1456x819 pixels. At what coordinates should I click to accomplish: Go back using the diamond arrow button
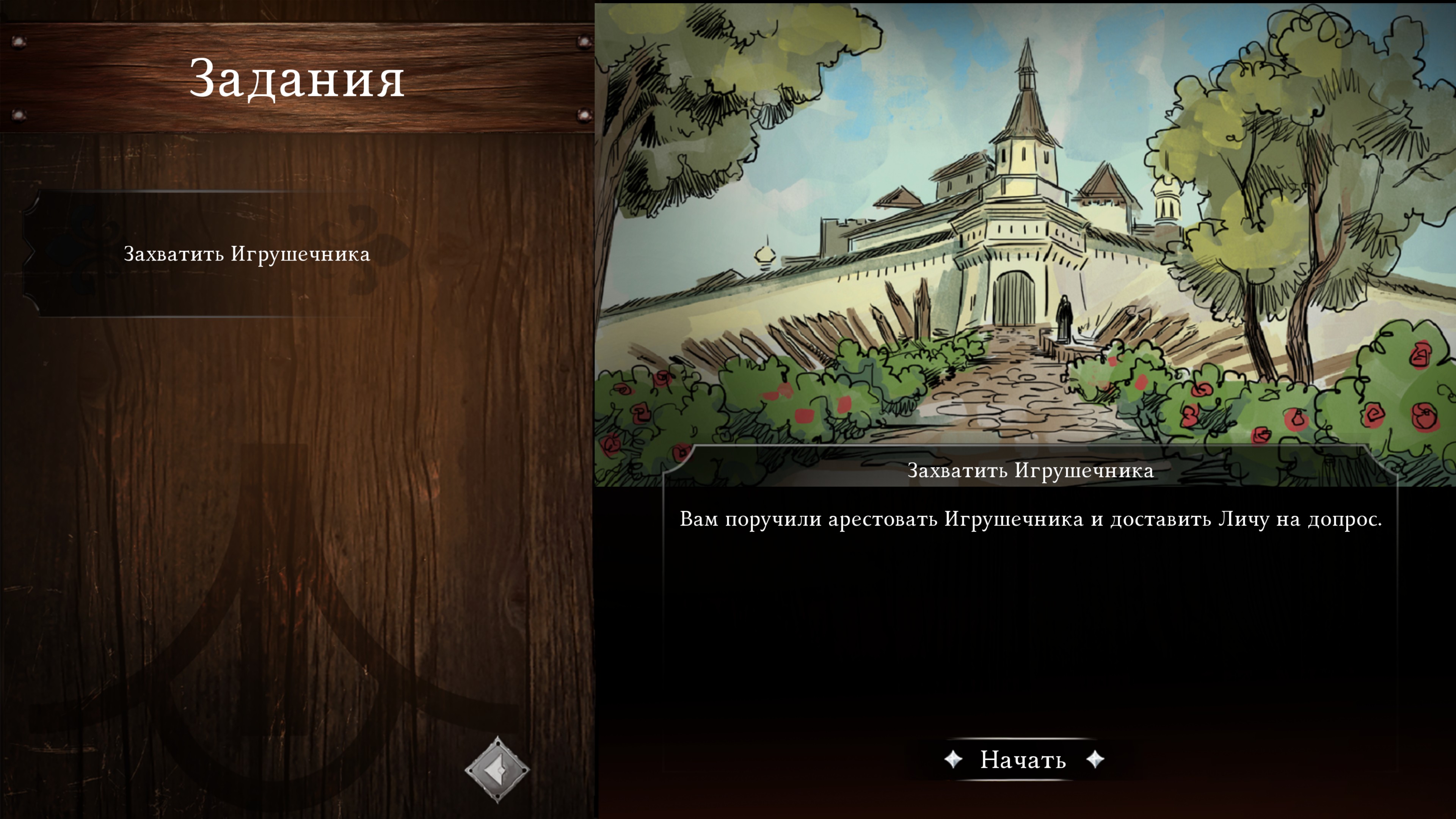click(x=497, y=769)
